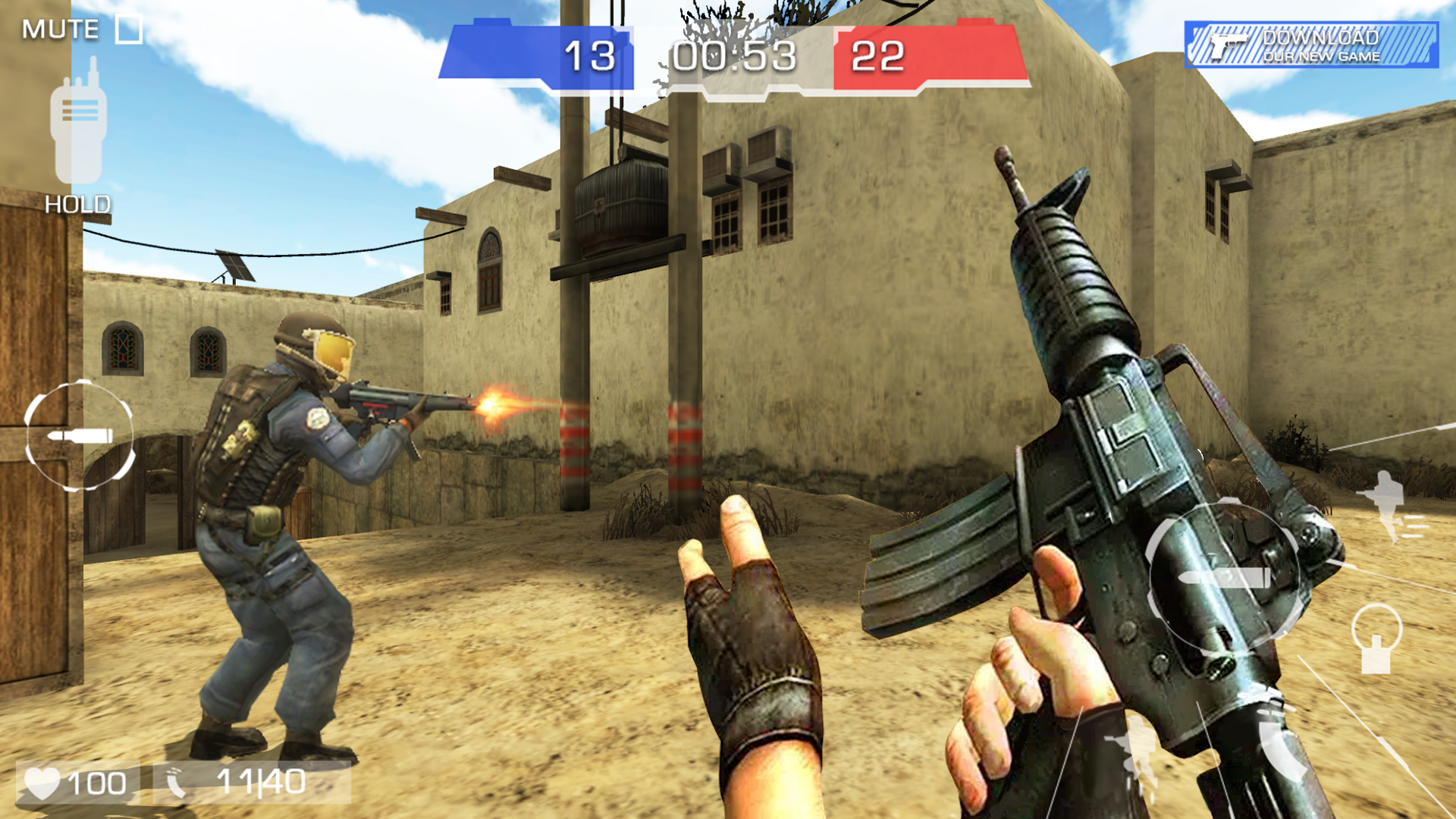The height and width of the screenshot is (819, 1456).
Task: Enable sound by unchecking MUTE
Action: click(x=129, y=28)
